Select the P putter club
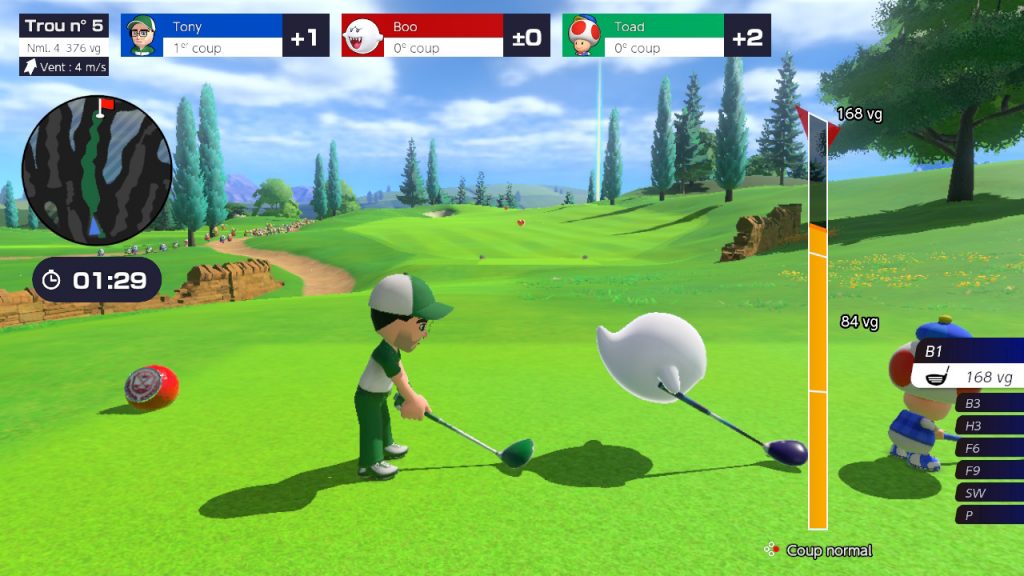Screen dimensions: 1024x576 pos(989,515)
